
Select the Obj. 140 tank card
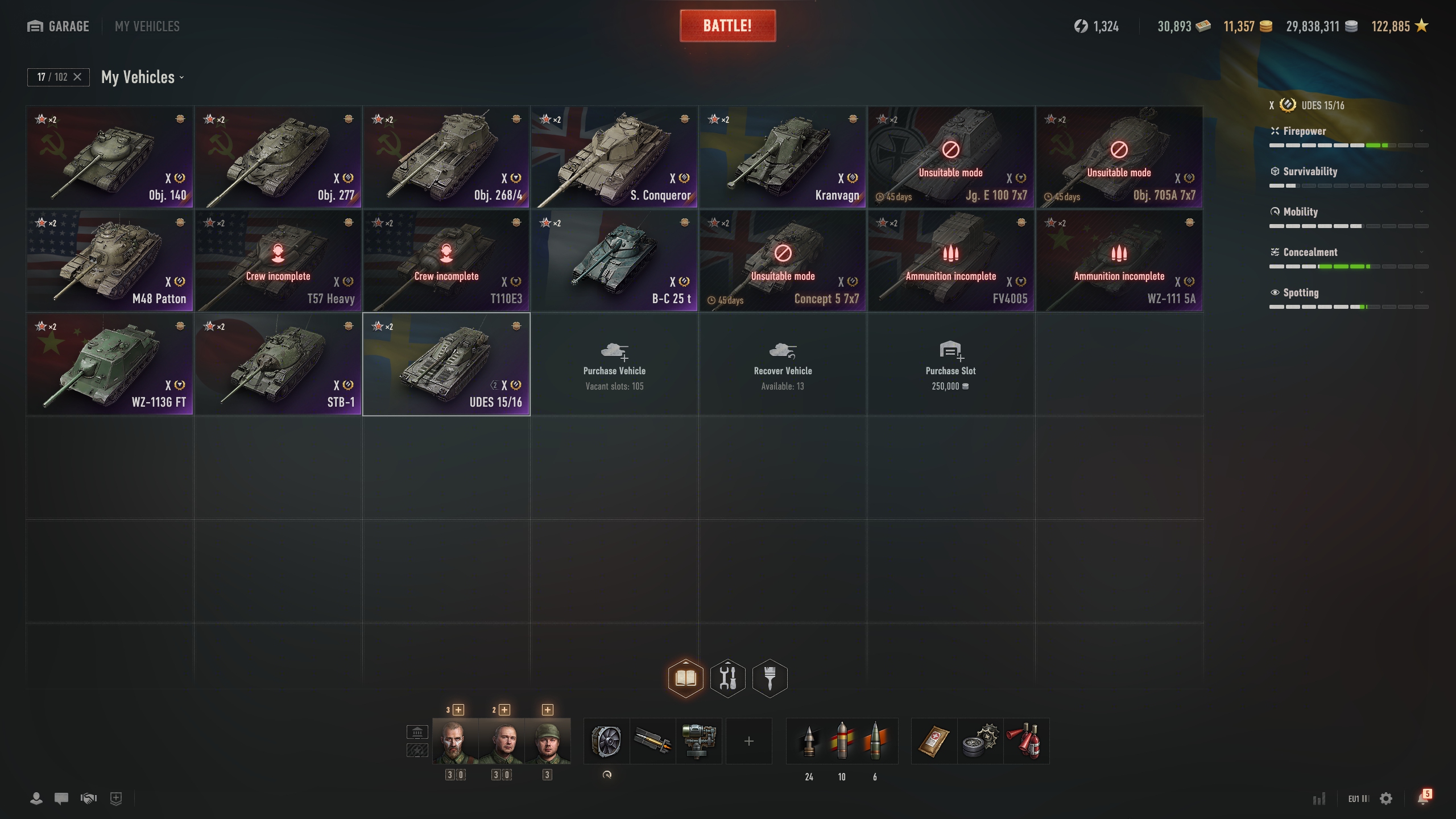[110, 157]
